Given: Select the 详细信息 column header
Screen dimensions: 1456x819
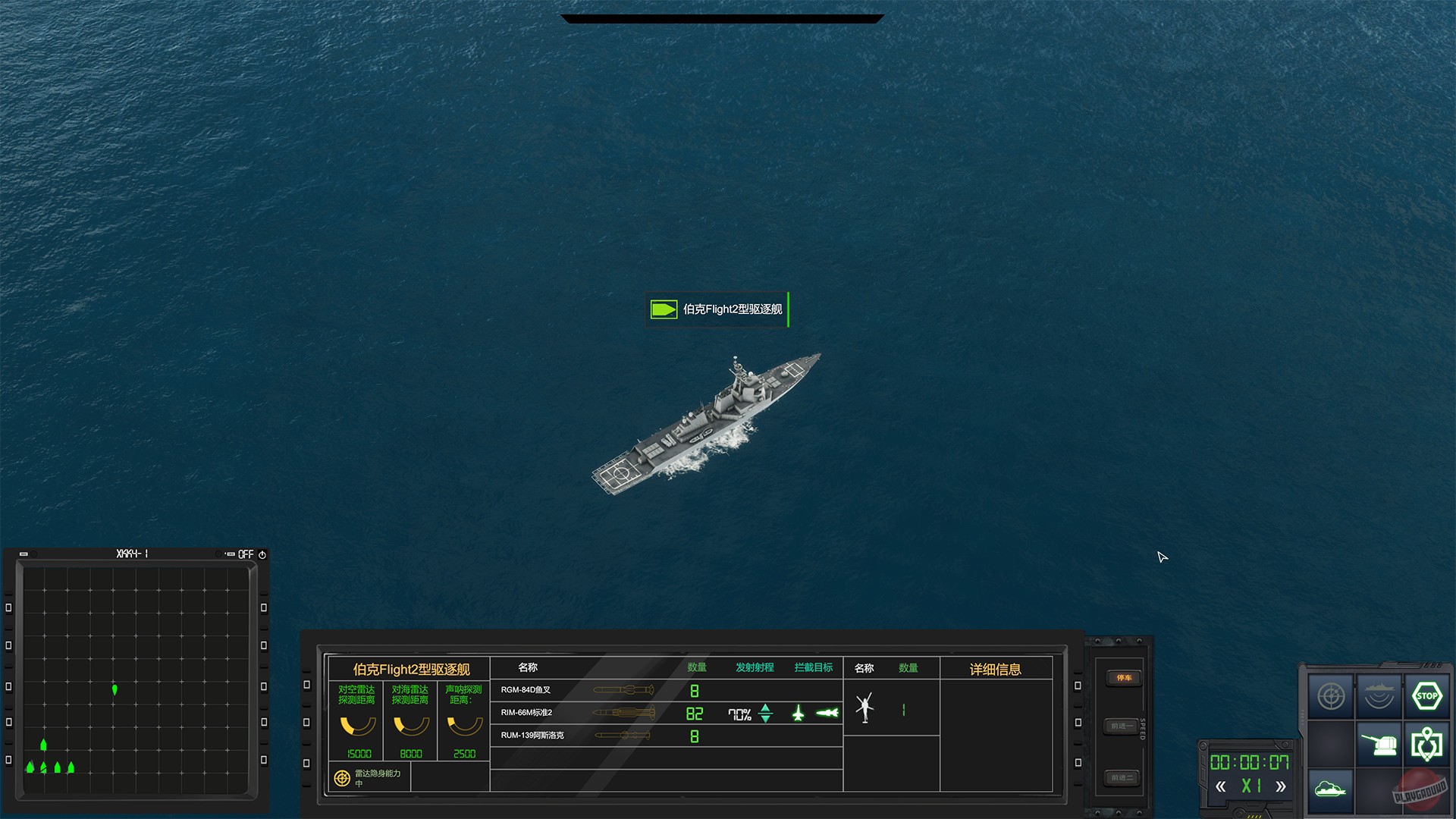Looking at the screenshot, I should pyautogui.click(x=998, y=668).
